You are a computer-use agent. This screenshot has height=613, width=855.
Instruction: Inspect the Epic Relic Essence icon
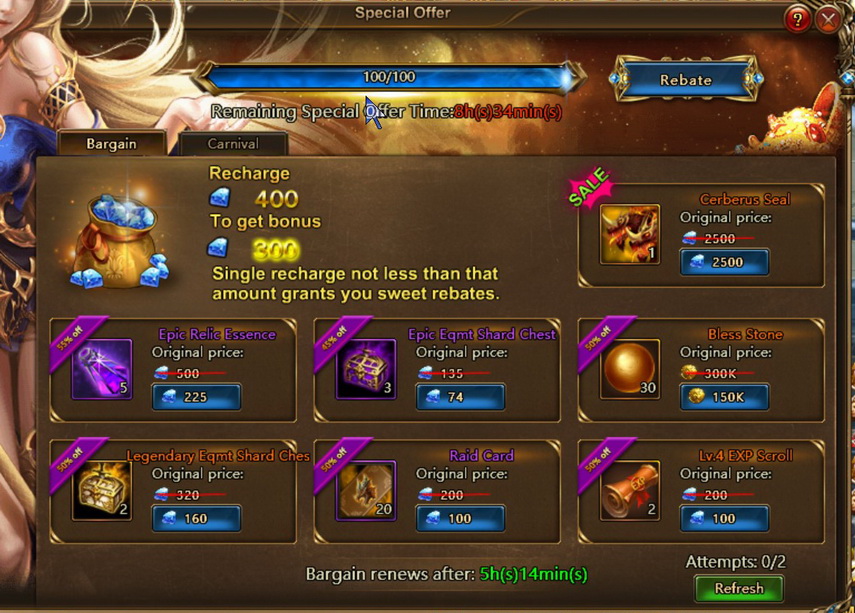pos(102,369)
